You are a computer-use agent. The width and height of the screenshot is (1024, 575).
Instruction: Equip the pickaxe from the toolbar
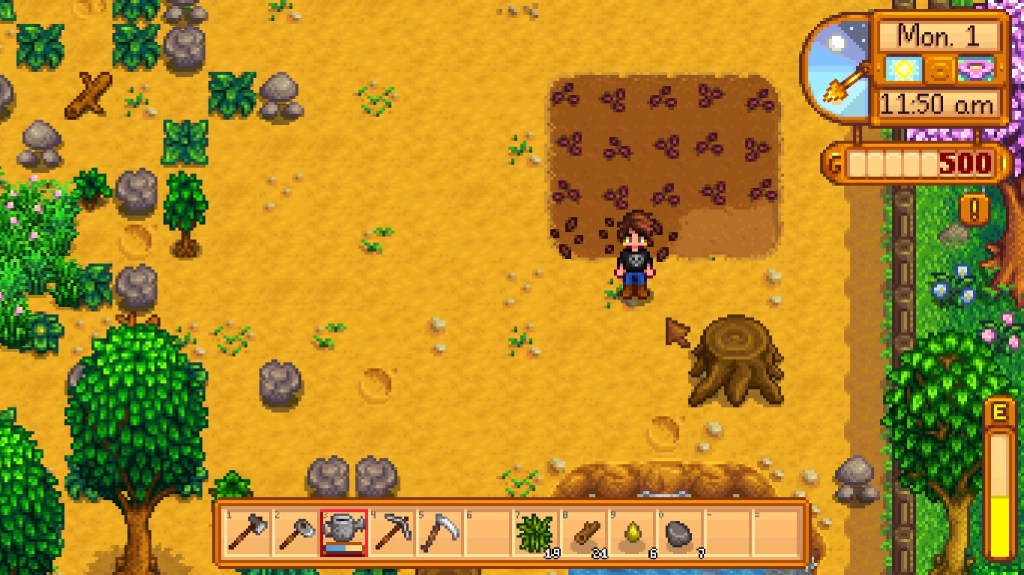[x=390, y=533]
